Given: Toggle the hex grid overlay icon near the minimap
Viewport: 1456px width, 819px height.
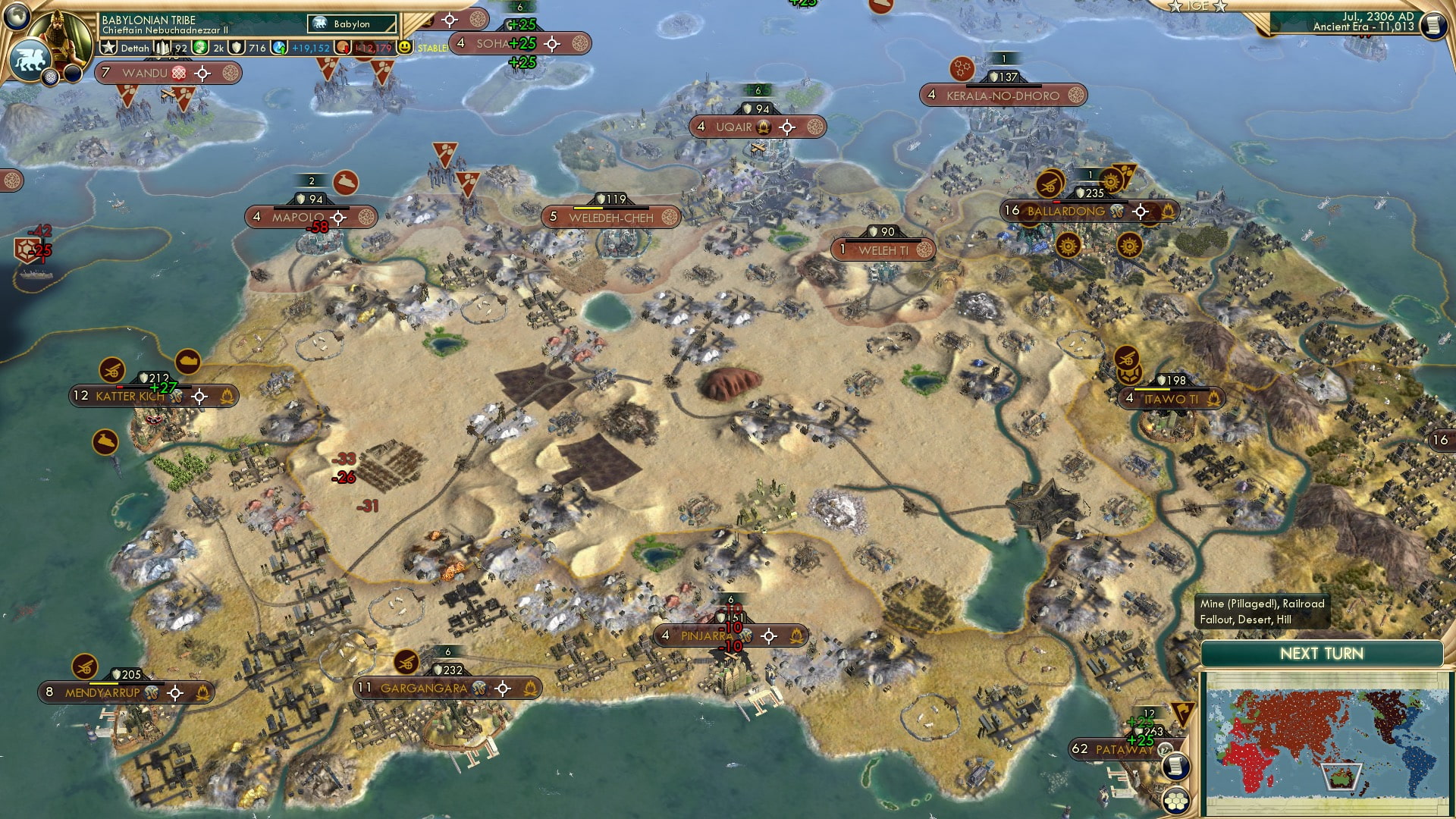Looking at the screenshot, I should click(1177, 801).
